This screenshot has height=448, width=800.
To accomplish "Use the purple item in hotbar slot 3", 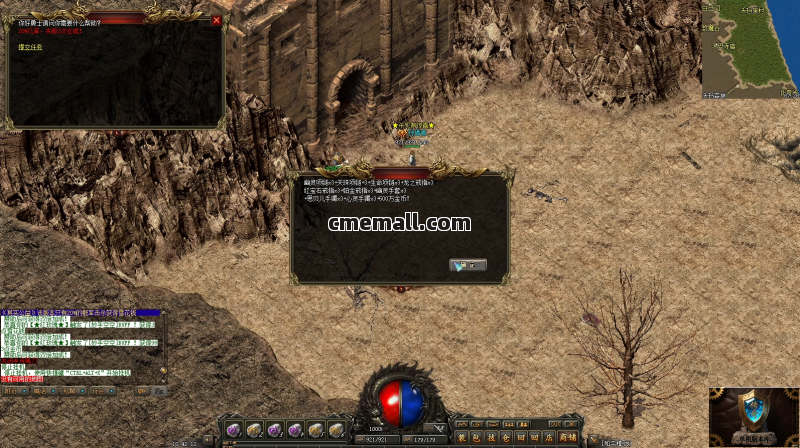I will 275,430.
